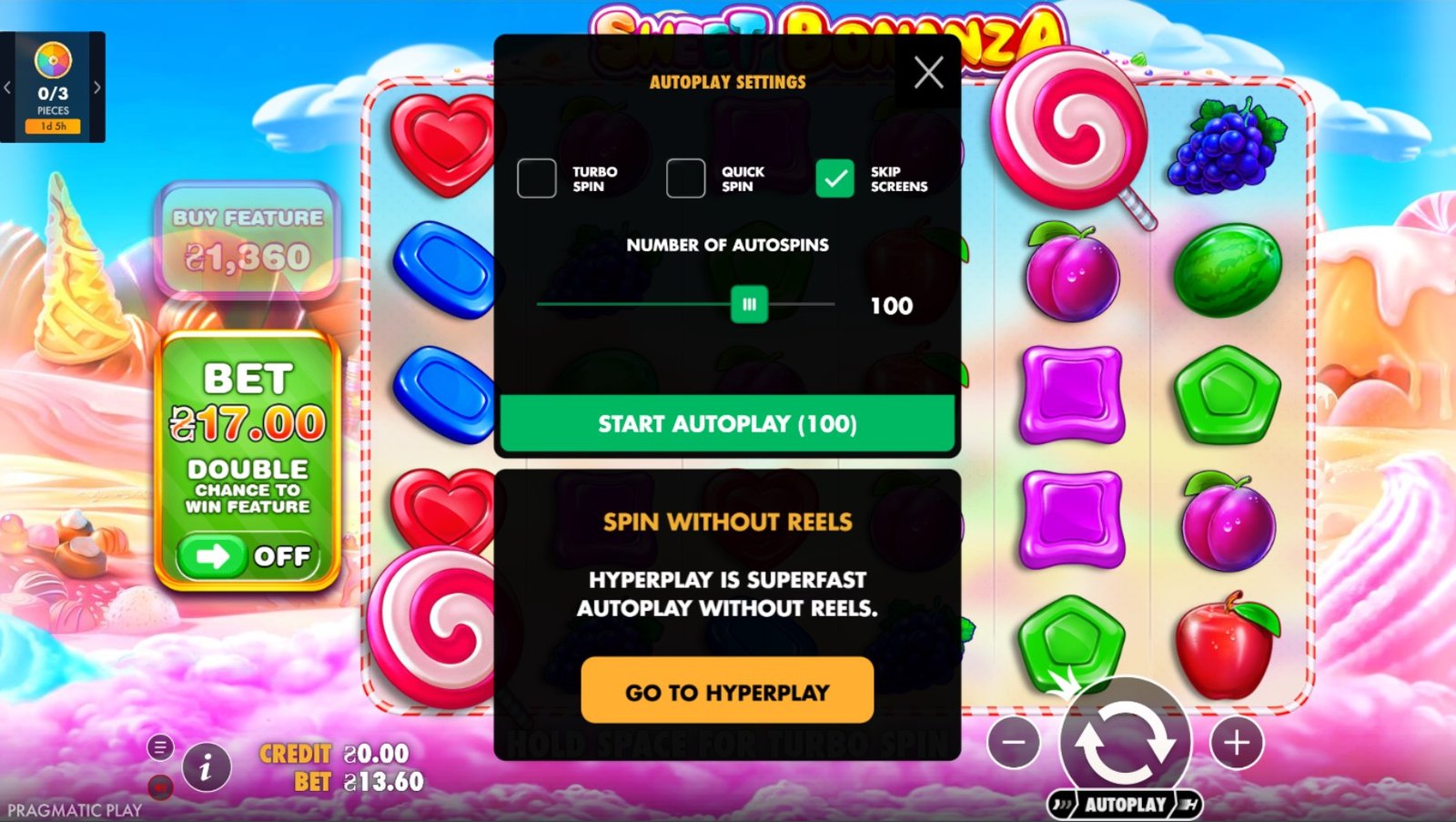Open the hamburger menu icon

[x=162, y=747]
